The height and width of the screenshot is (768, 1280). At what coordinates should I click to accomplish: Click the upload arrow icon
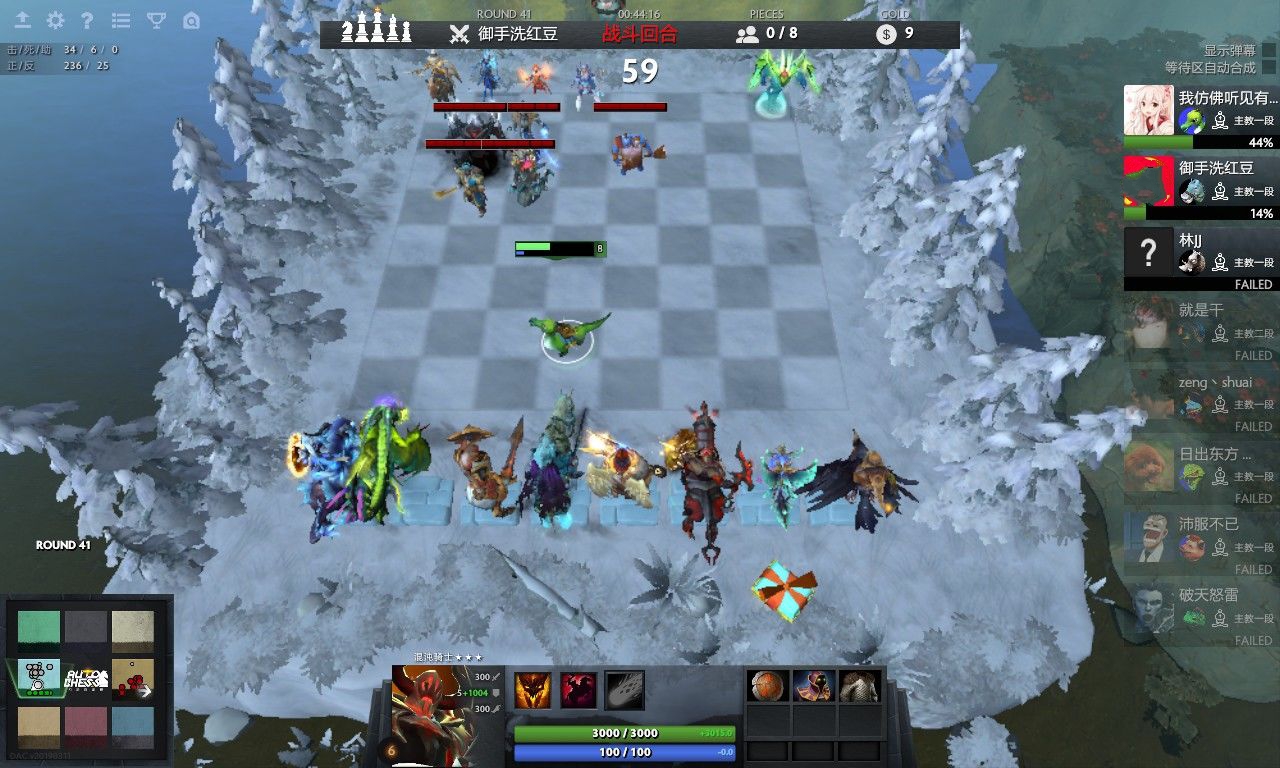22,20
